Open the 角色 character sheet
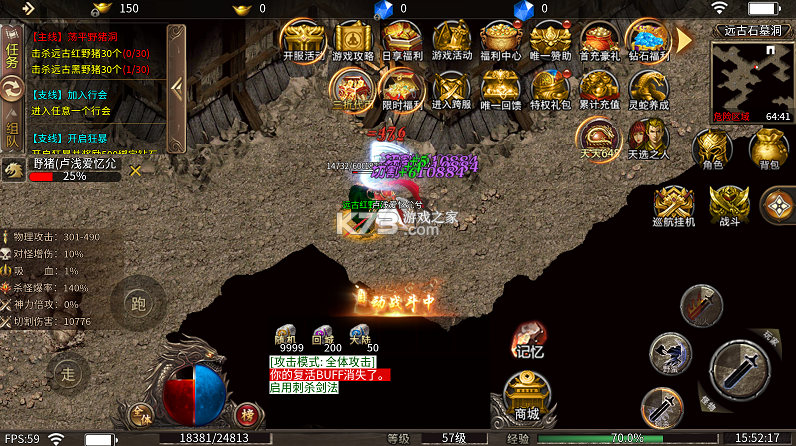The image size is (796, 446). click(712, 152)
